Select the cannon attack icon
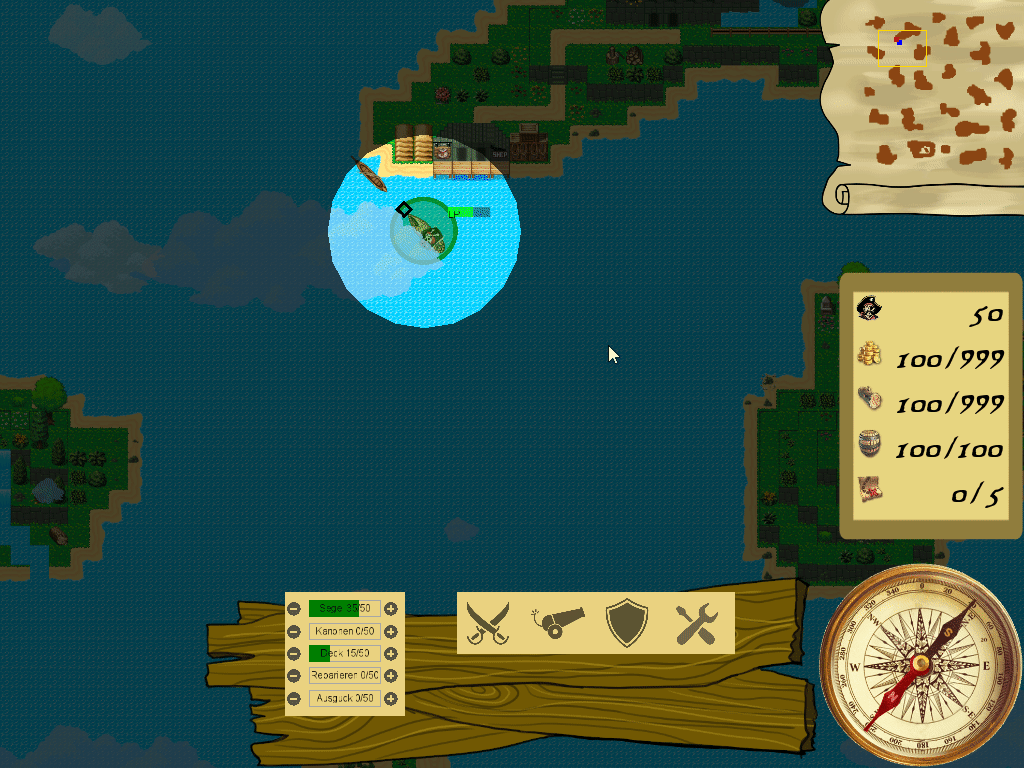This screenshot has width=1024, height=768. pyautogui.click(x=557, y=623)
